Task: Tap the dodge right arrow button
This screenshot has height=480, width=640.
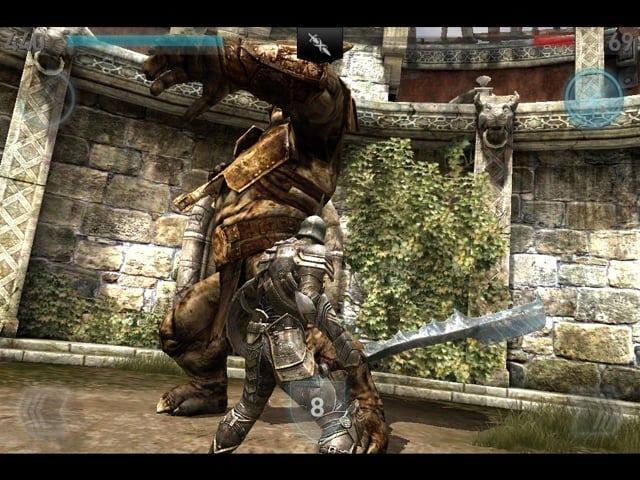Action: tap(597, 412)
